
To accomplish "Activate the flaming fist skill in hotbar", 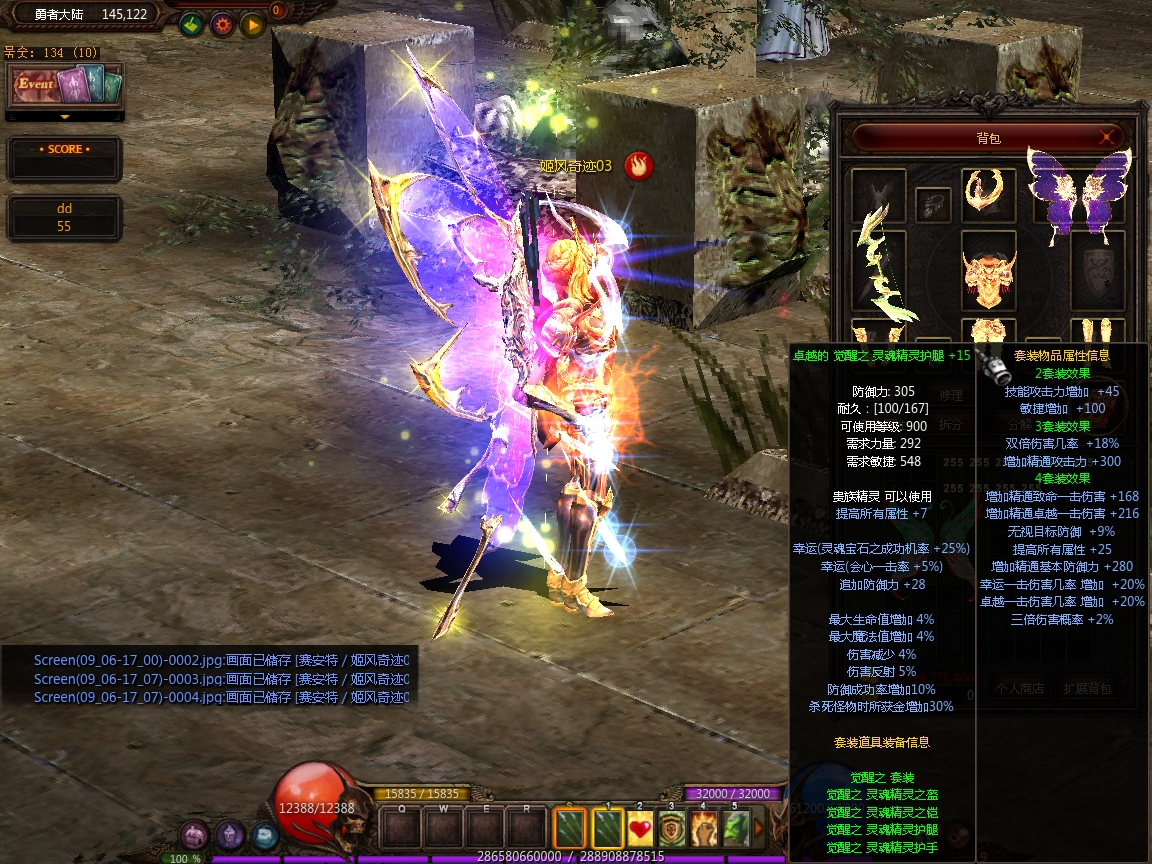I will coord(704,828).
